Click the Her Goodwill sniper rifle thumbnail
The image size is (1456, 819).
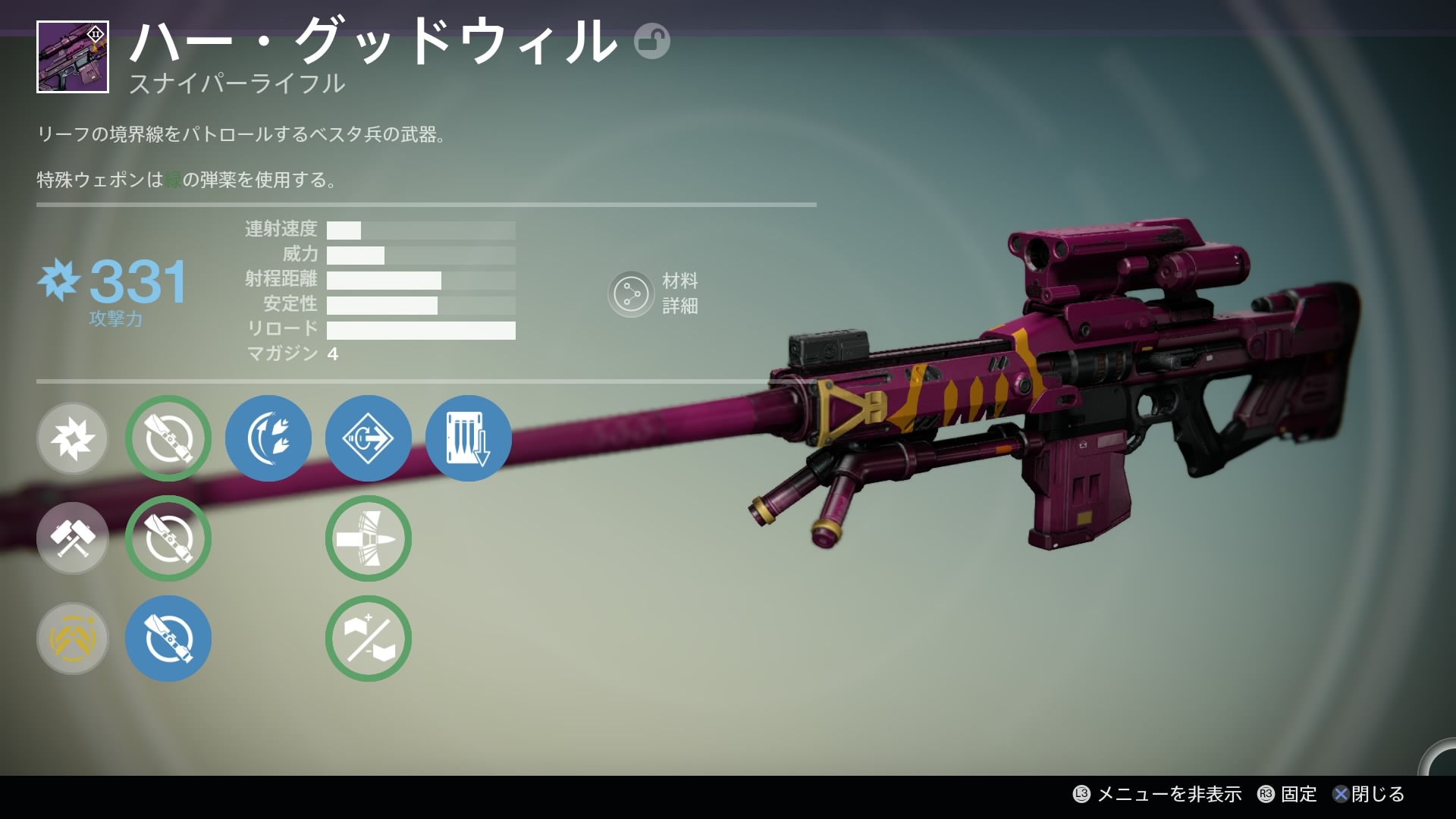[x=73, y=57]
